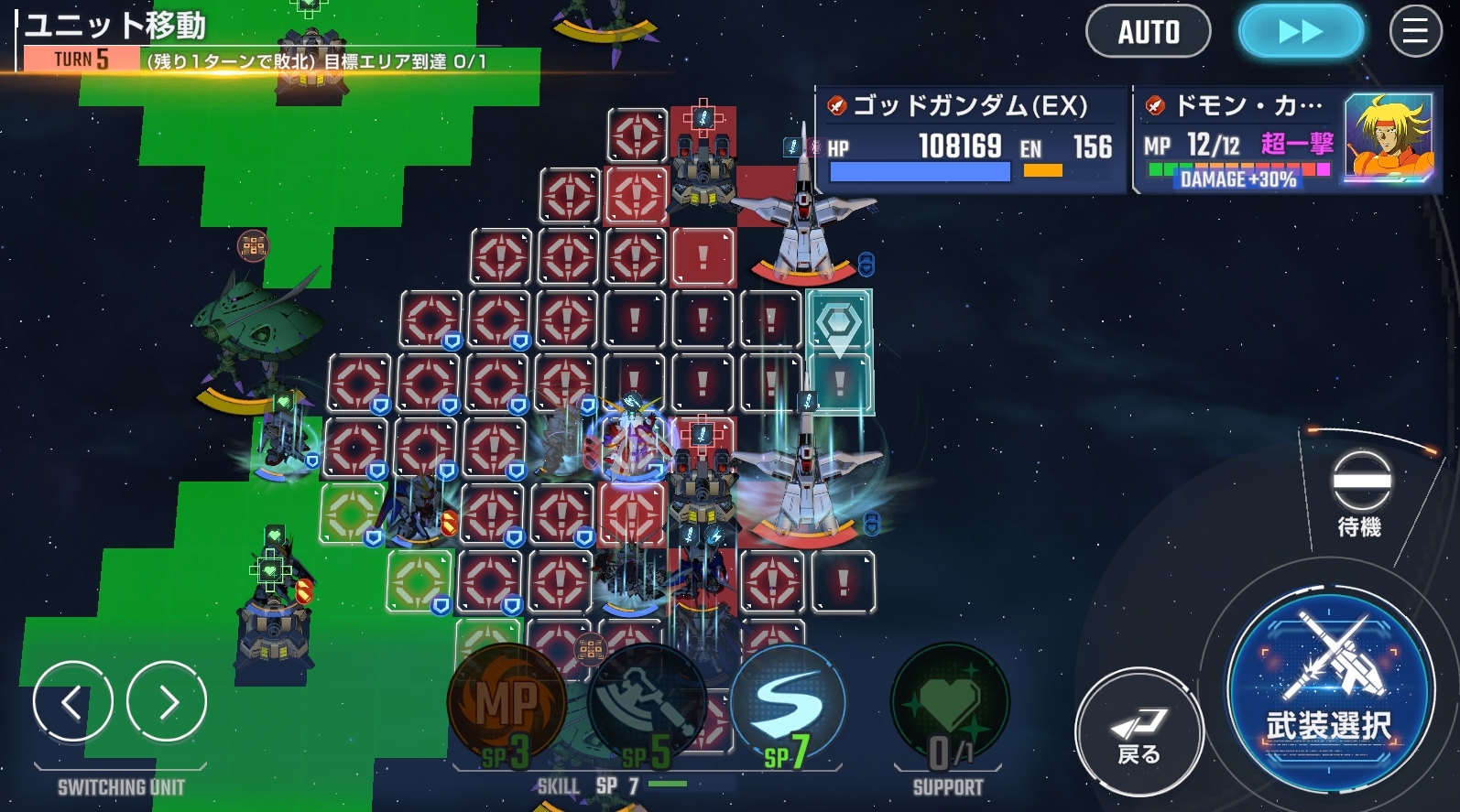This screenshot has height=812, width=1460.
Task: Use the MP skill costing SP 3
Action: [x=506, y=706]
